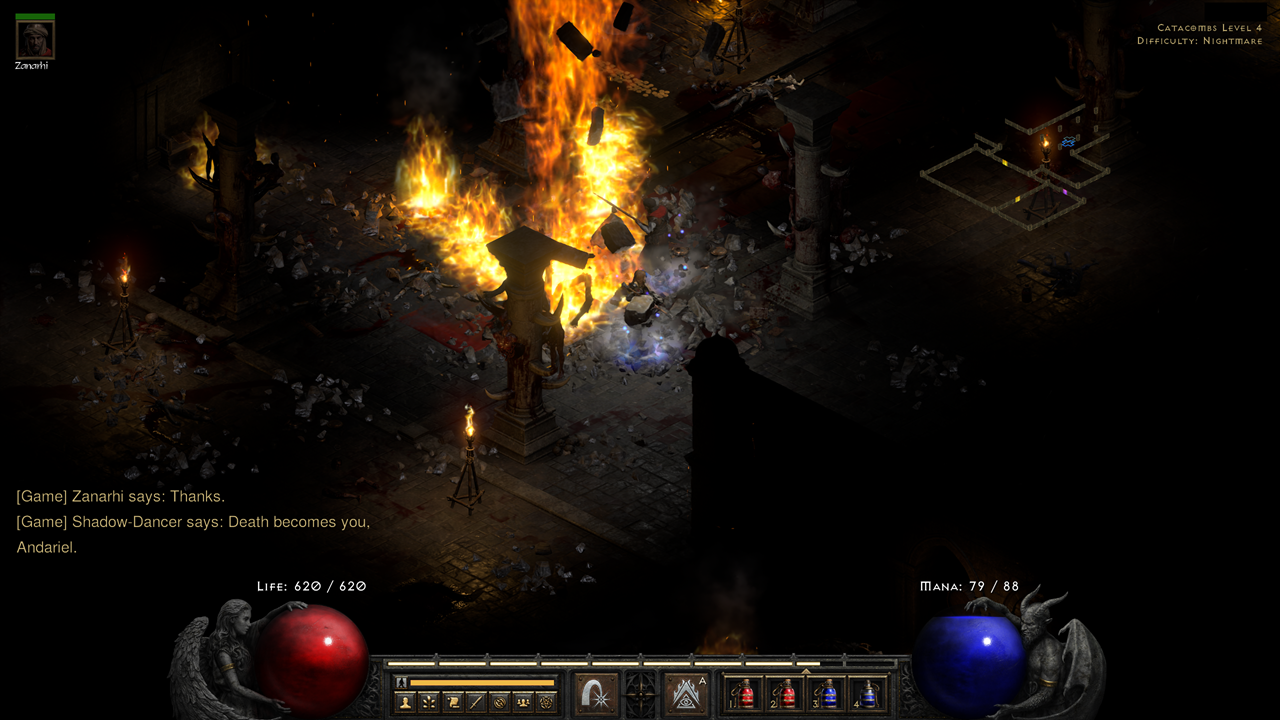Open the character screen
The height and width of the screenshot is (720, 1280).
click(405, 703)
